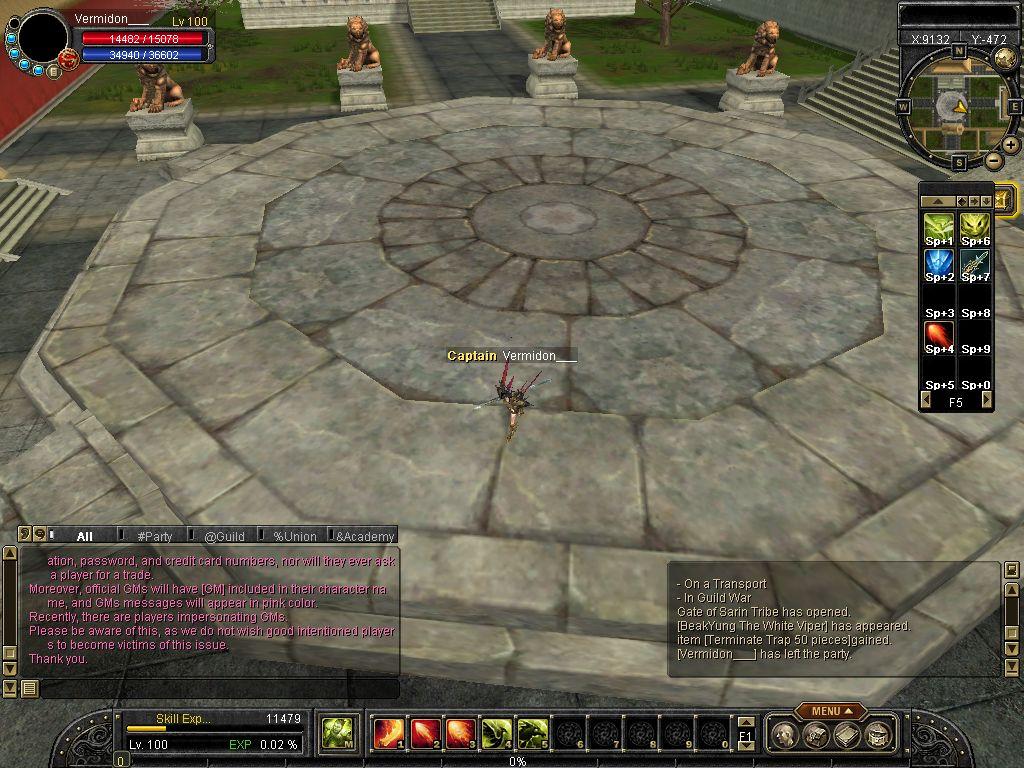Switch chat to the #Party tab
The width and height of the screenshot is (1024, 768).
tap(155, 536)
